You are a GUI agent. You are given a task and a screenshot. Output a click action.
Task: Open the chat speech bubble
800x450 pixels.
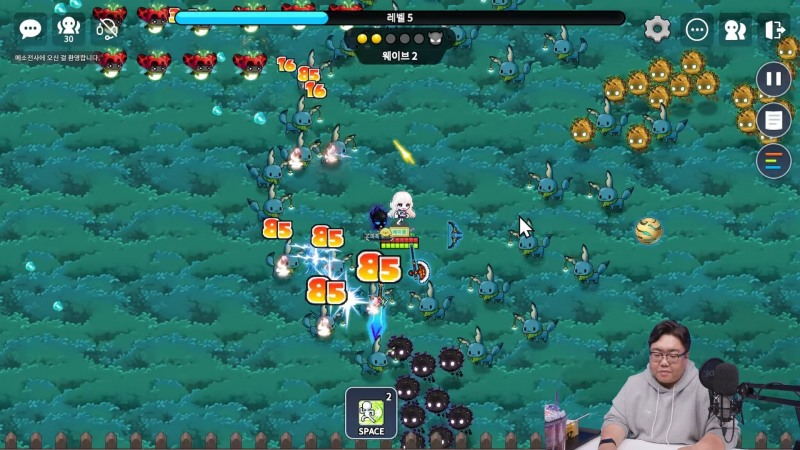click(x=31, y=29)
